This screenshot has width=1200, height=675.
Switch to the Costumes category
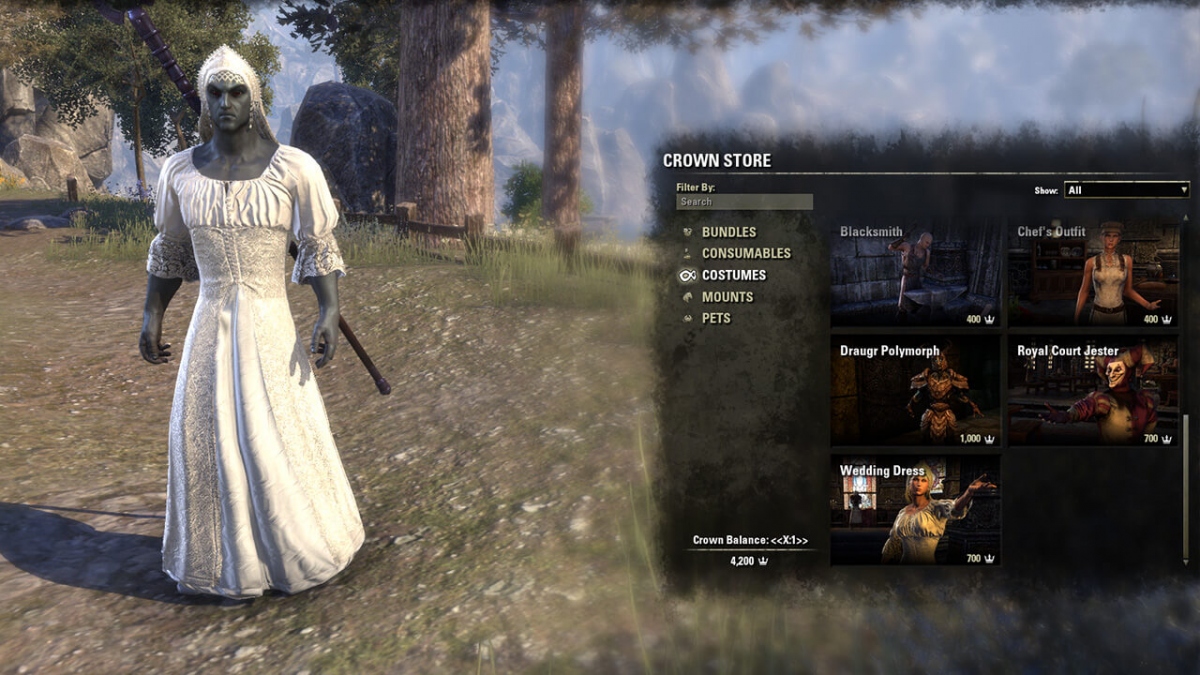733,275
